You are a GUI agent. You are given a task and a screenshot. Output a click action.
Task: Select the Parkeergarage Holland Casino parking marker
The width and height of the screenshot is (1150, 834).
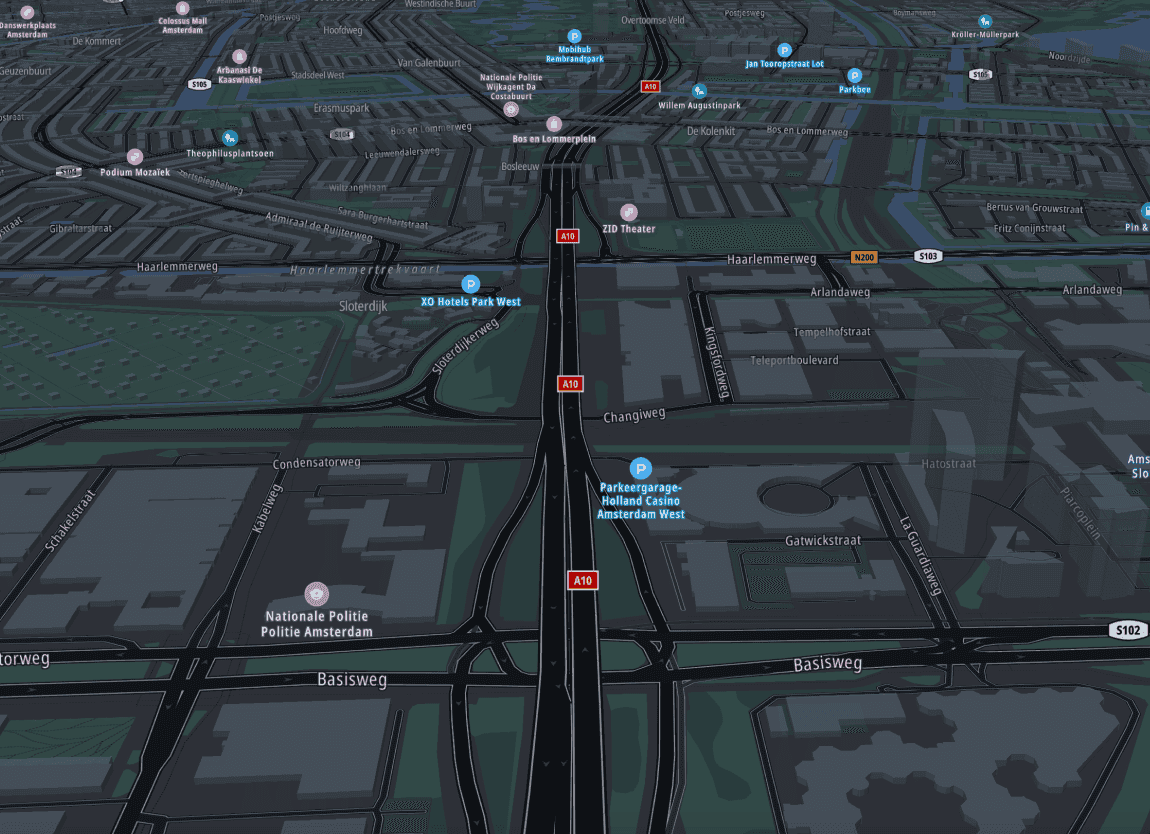pos(641,468)
